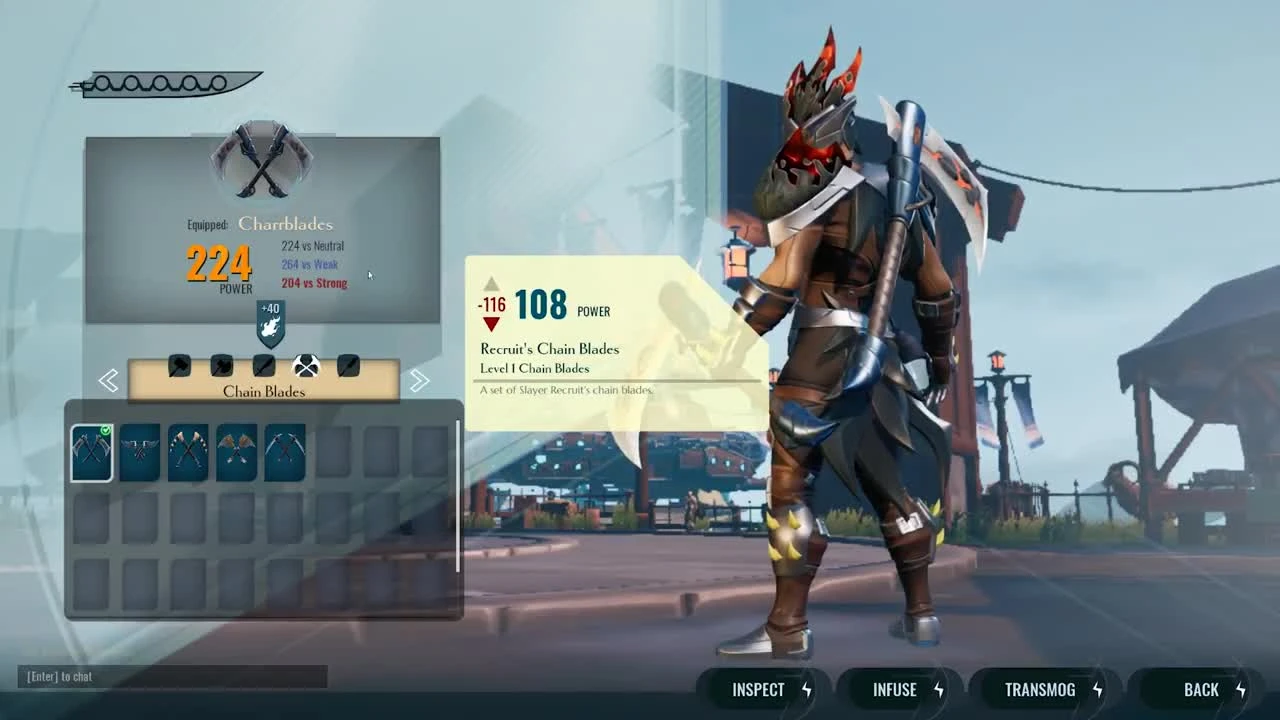The image size is (1280, 720).
Task: Click the Back button
Action: coord(1199,689)
